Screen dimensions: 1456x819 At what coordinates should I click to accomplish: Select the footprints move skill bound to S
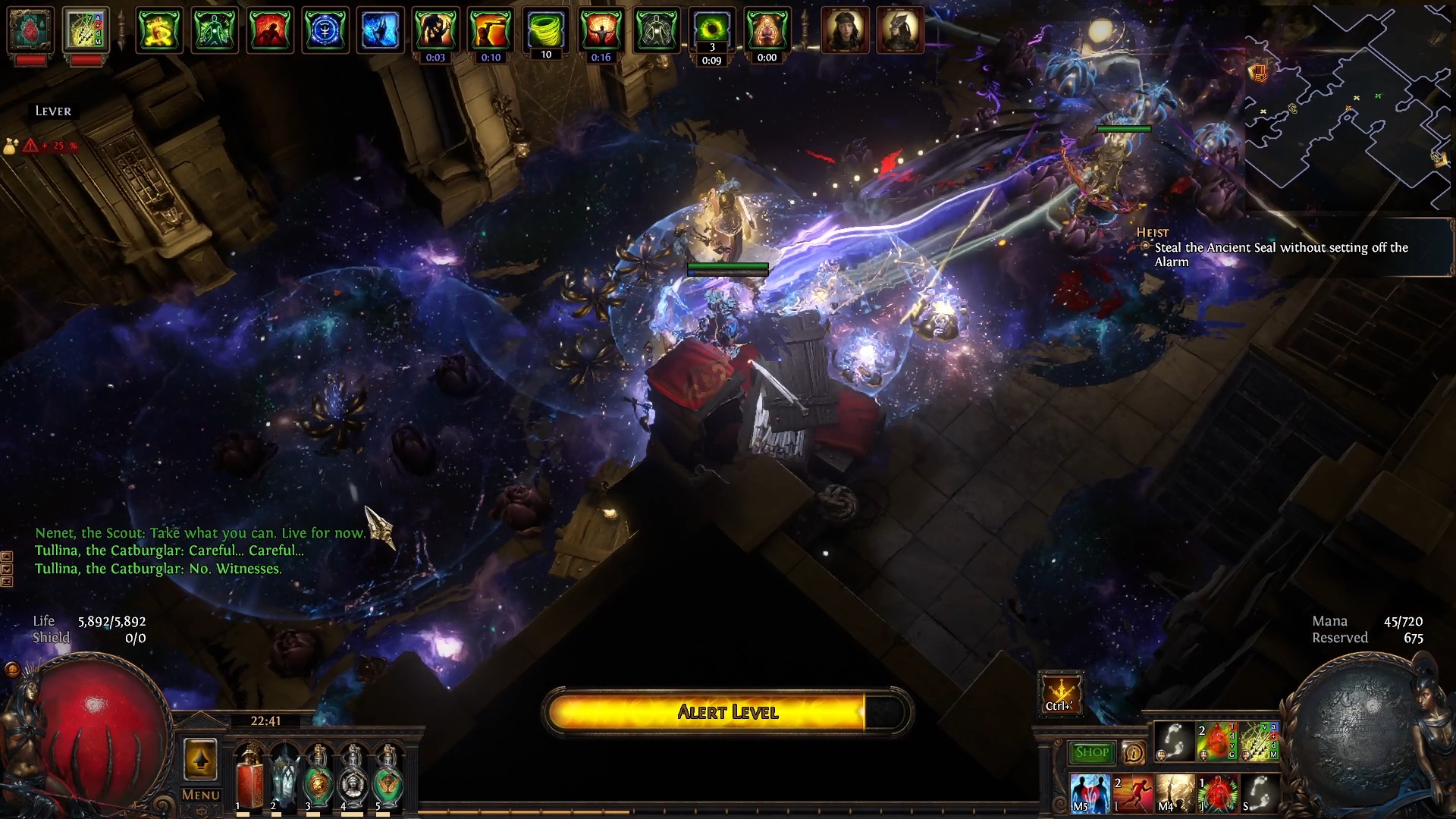click(1259, 793)
